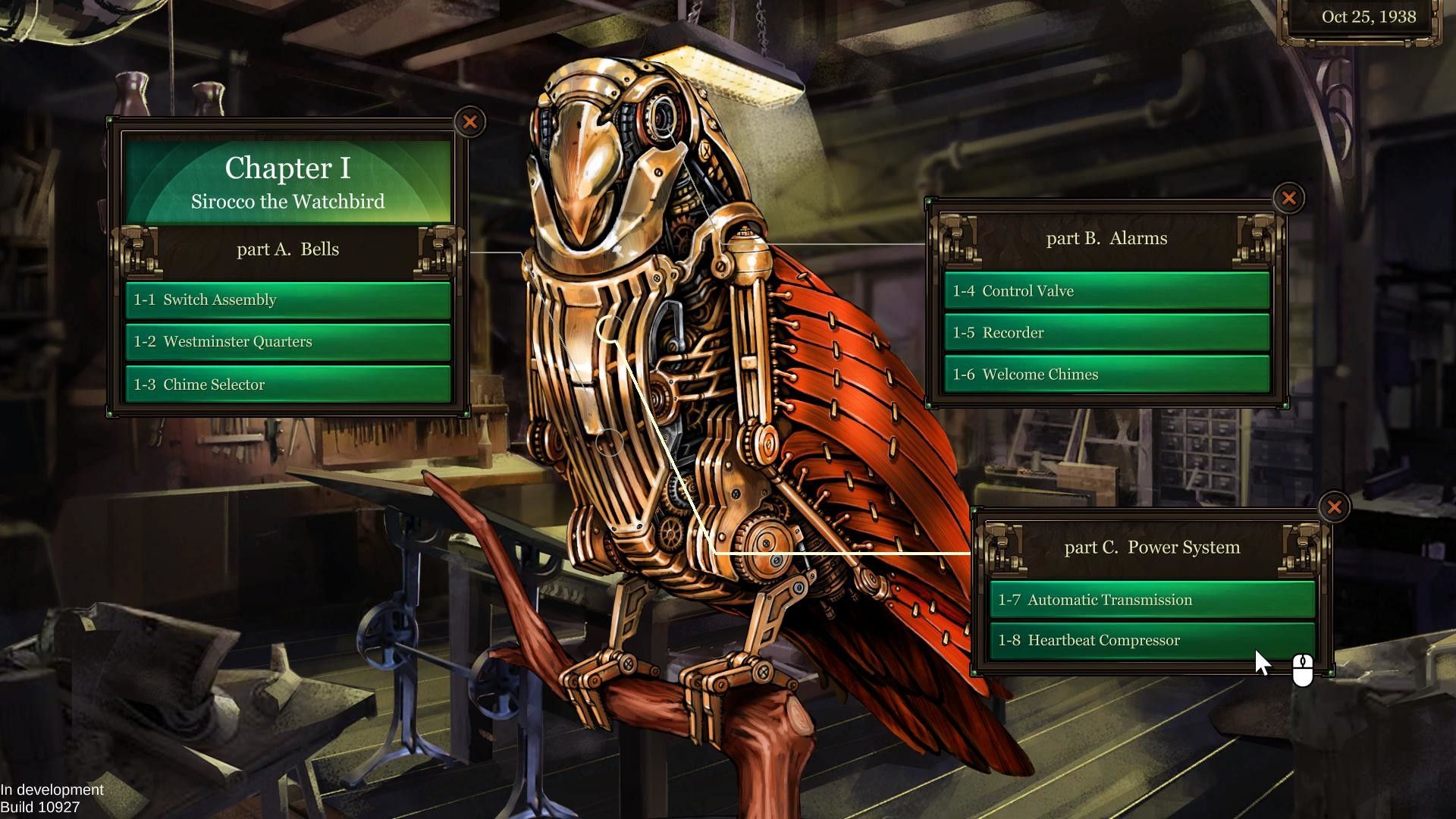Image resolution: width=1456 pixels, height=819 pixels.
Task: Start level 1-4 Control Valve
Action: pos(1106,291)
